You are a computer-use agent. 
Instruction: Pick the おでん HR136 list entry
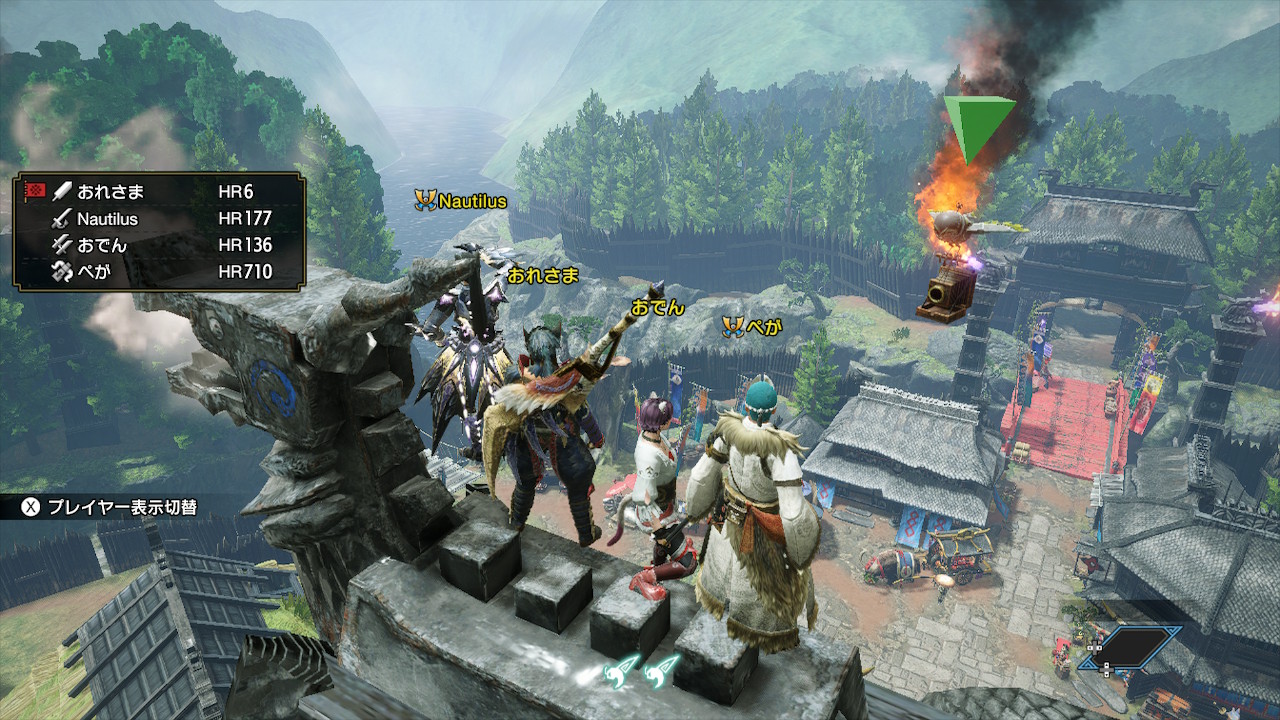pyautogui.click(x=160, y=245)
